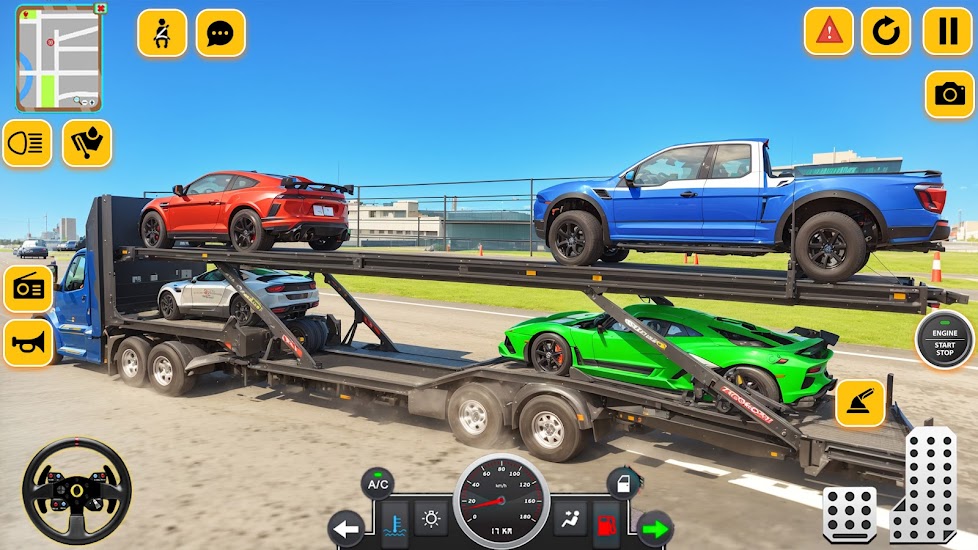Click the red fuel pump icon
The image size is (978, 550).
pyautogui.click(x=607, y=522)
